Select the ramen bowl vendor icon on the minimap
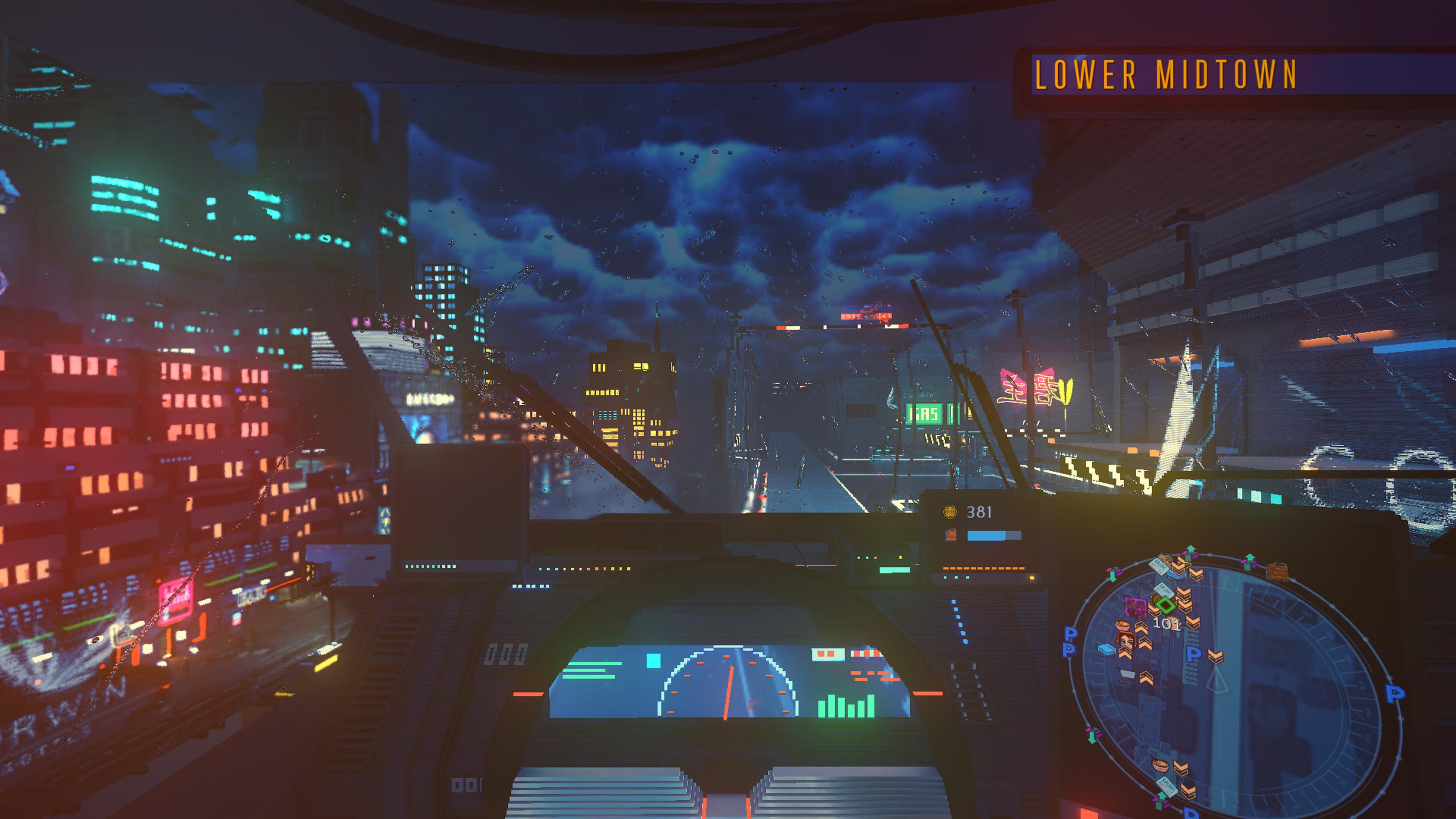The image size is (1456, 819). click(x=1123, y=625)
